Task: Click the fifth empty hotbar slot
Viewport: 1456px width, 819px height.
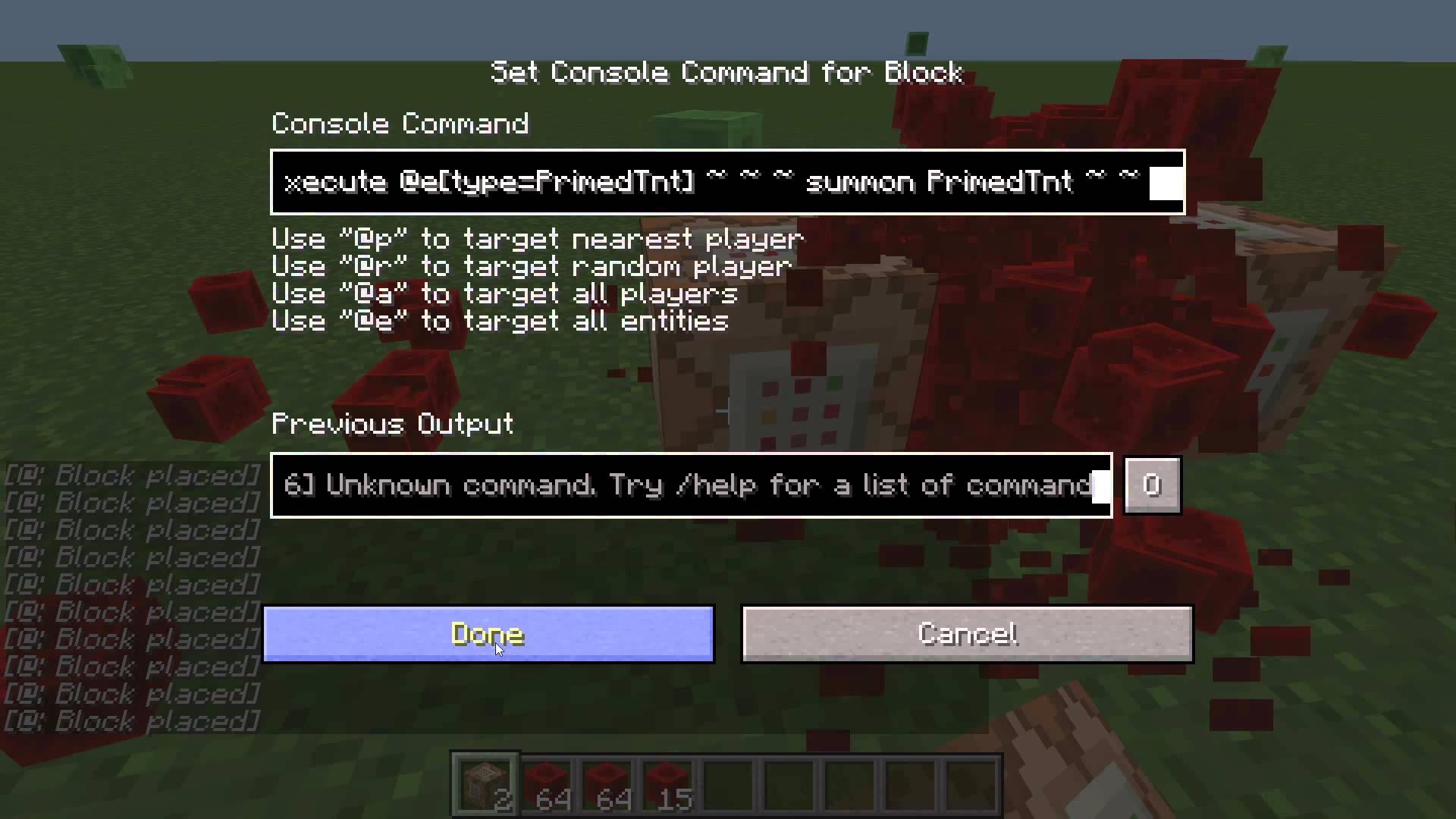Action: click(727, 784)
